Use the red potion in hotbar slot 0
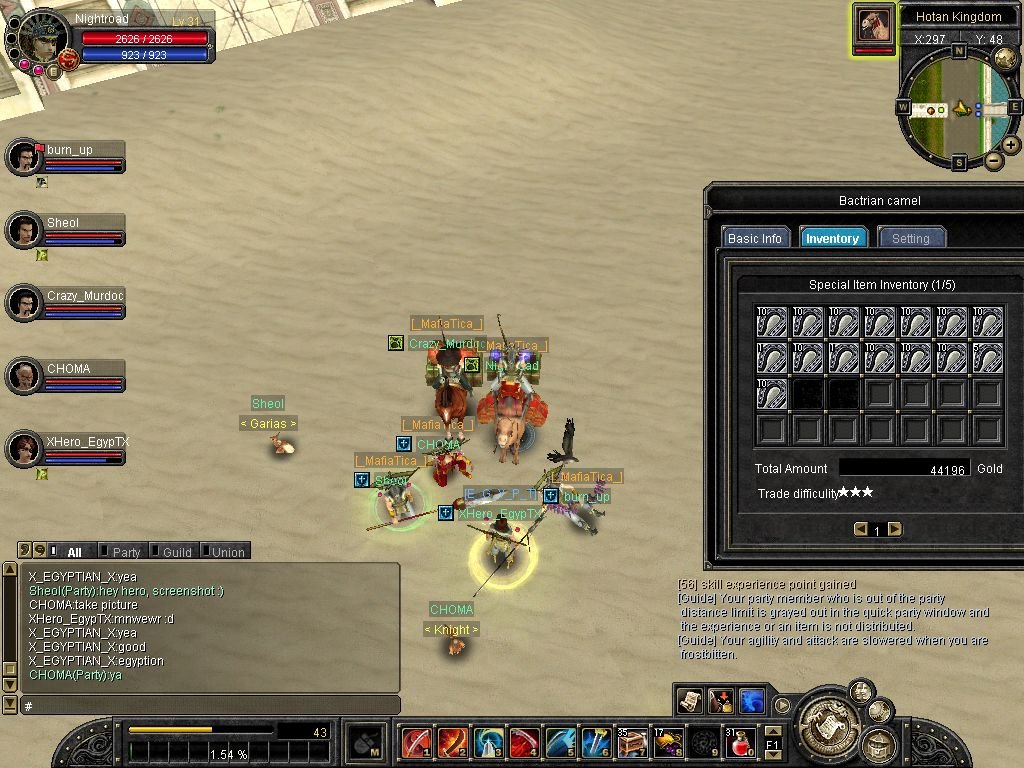This screenshot has width=1024, height=768. coord(739,742)
